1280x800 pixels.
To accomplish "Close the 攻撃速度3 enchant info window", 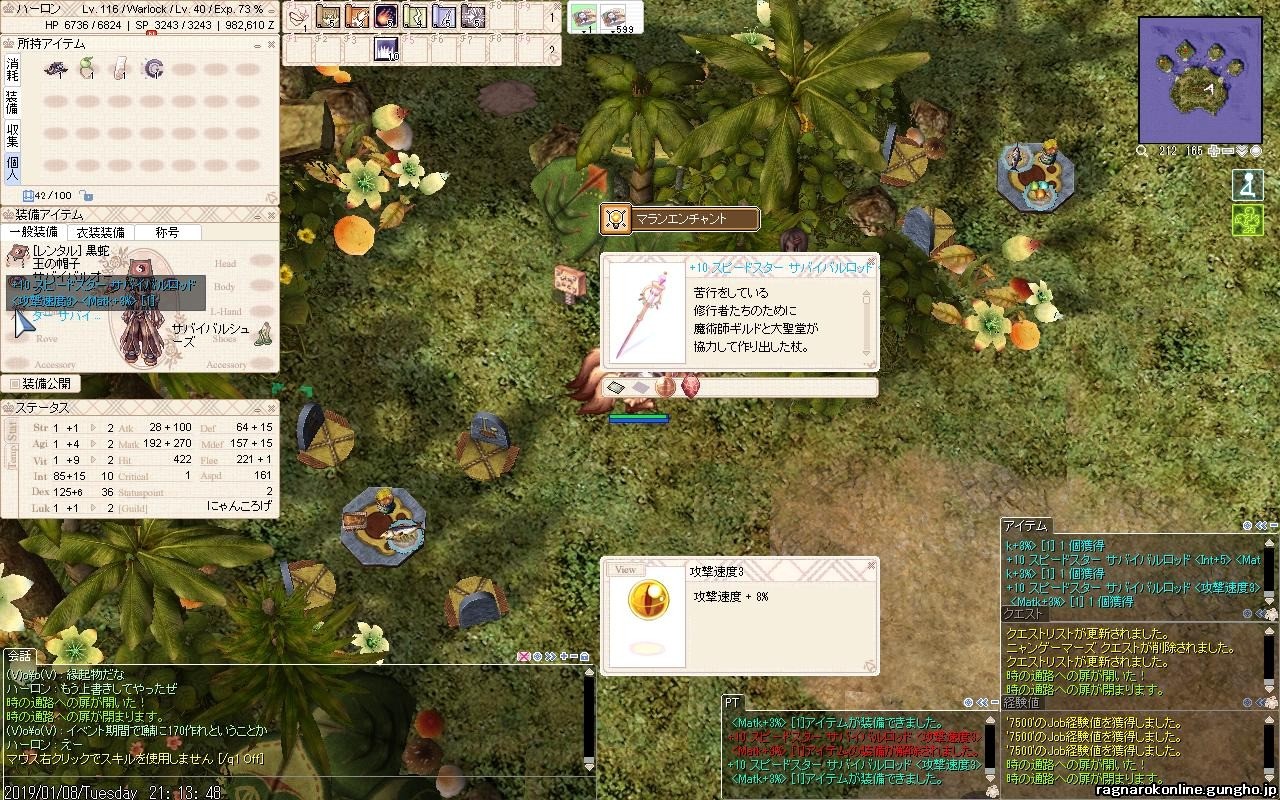I will coord(871,565).
